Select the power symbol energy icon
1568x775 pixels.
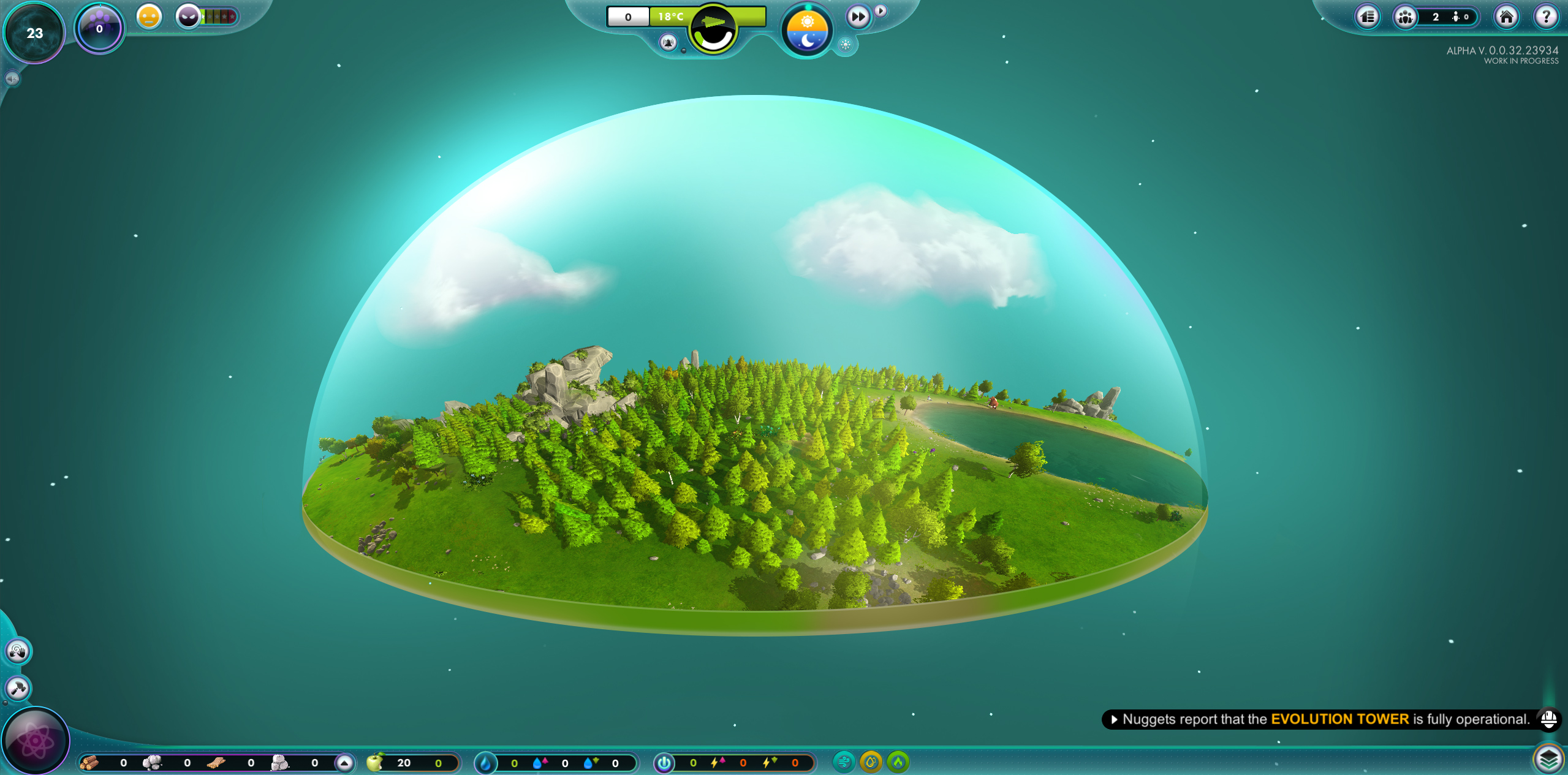click(x=664, y=763)
